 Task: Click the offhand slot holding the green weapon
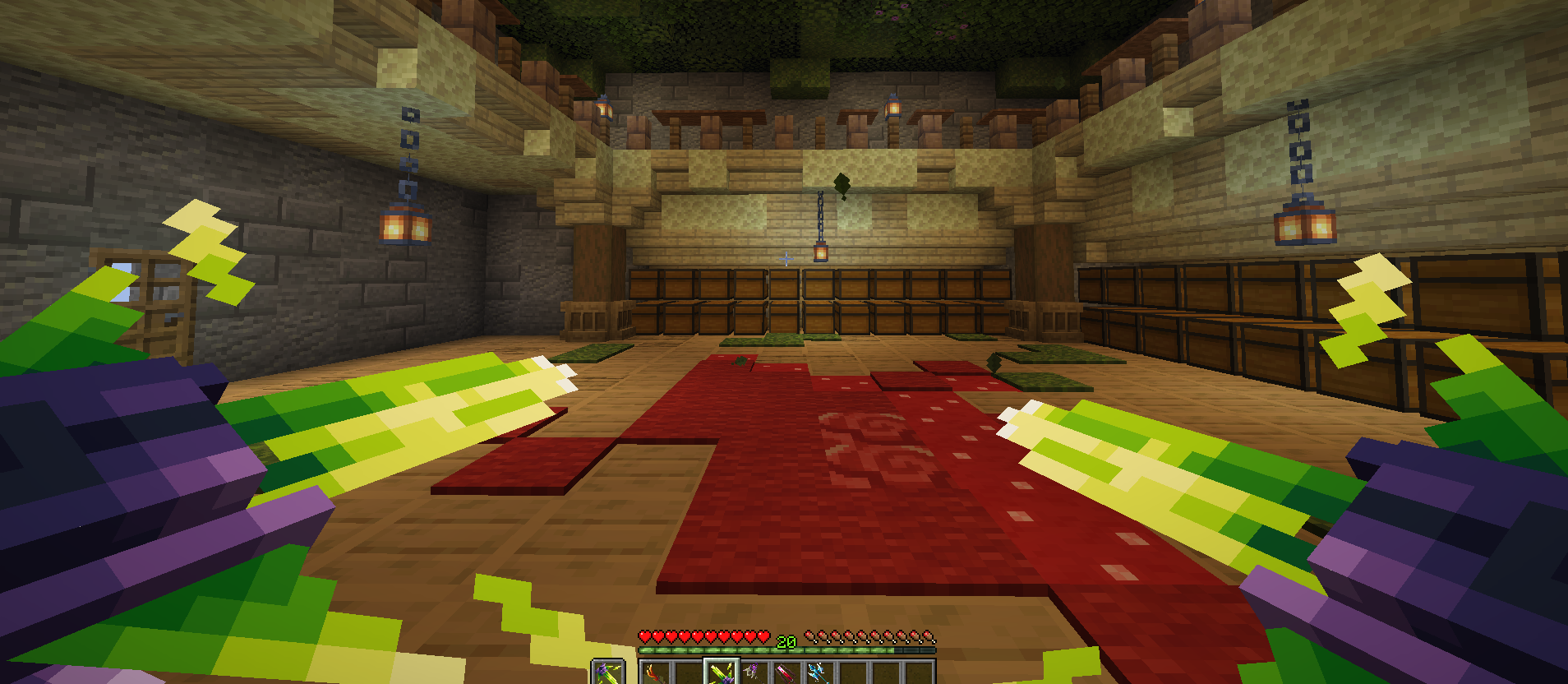coord(607,672)
